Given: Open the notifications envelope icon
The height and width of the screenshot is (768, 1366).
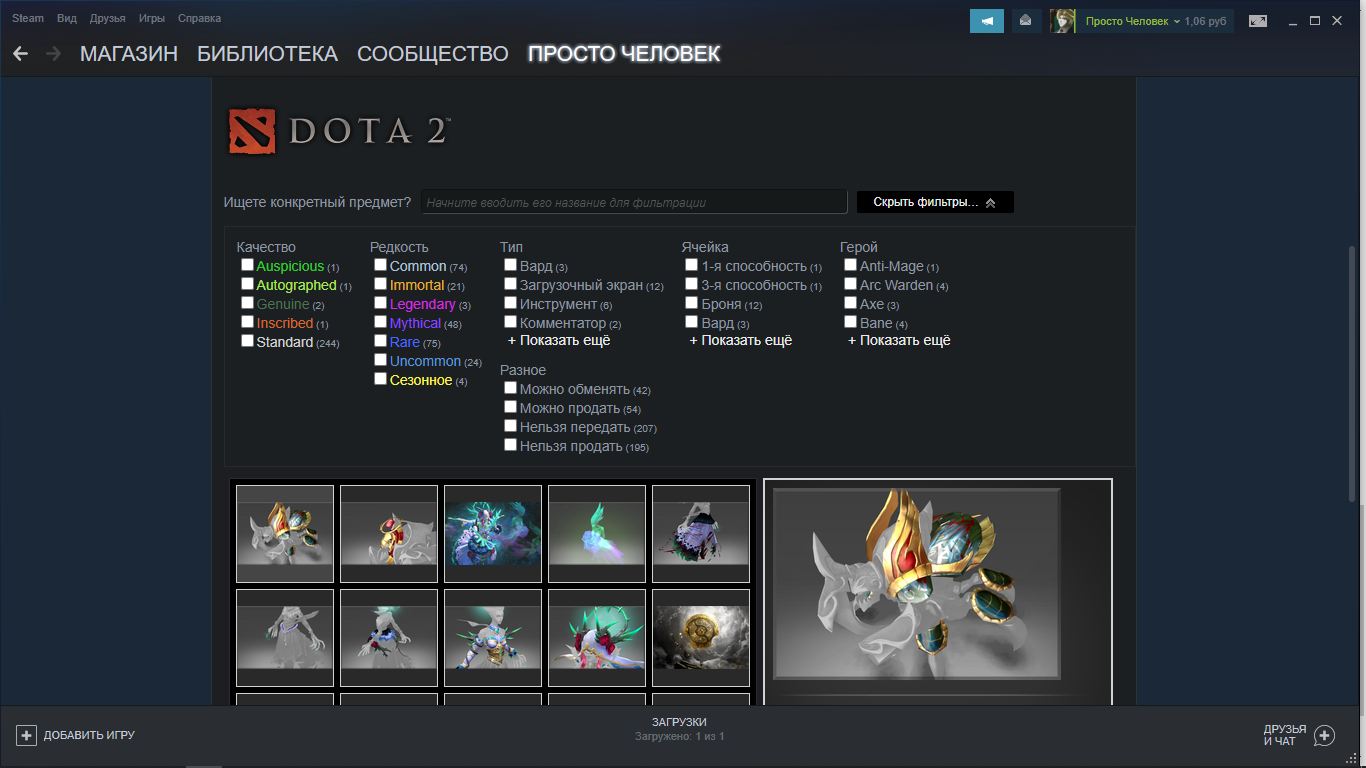Looking at the screenshot, I should [x=1026, y=20].
